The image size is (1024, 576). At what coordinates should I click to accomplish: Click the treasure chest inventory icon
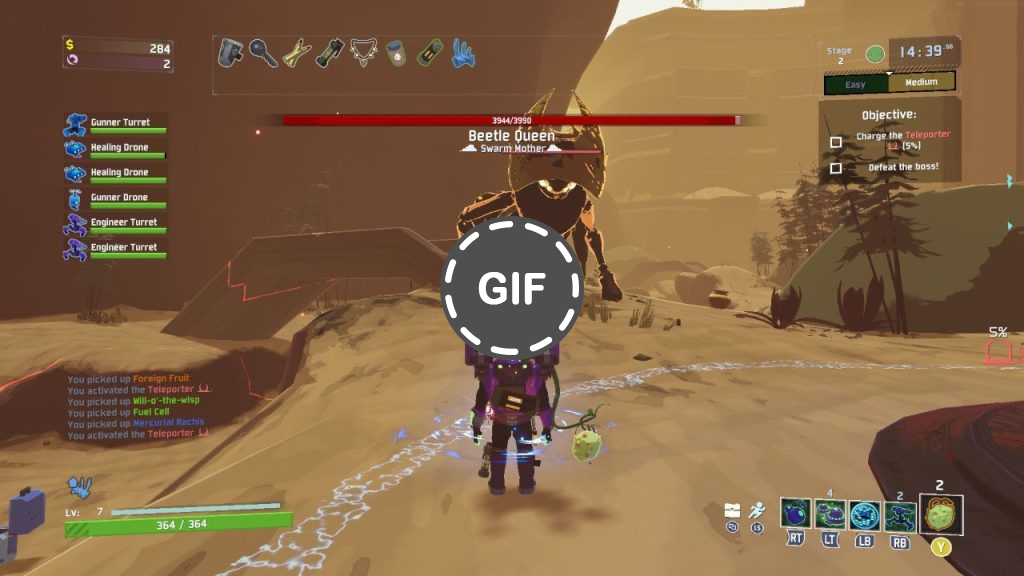732,510
